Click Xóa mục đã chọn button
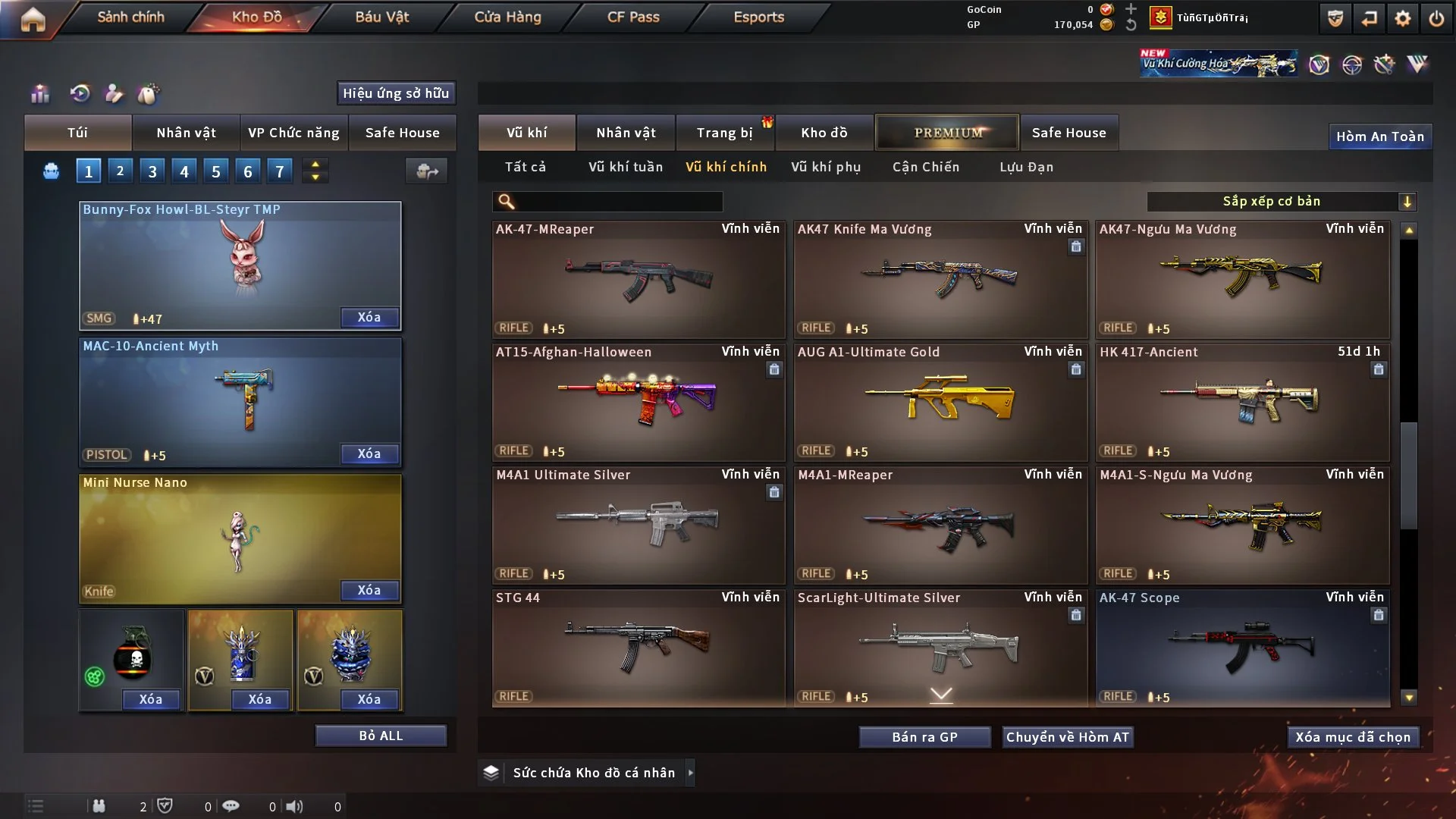 click(1353, 737)
